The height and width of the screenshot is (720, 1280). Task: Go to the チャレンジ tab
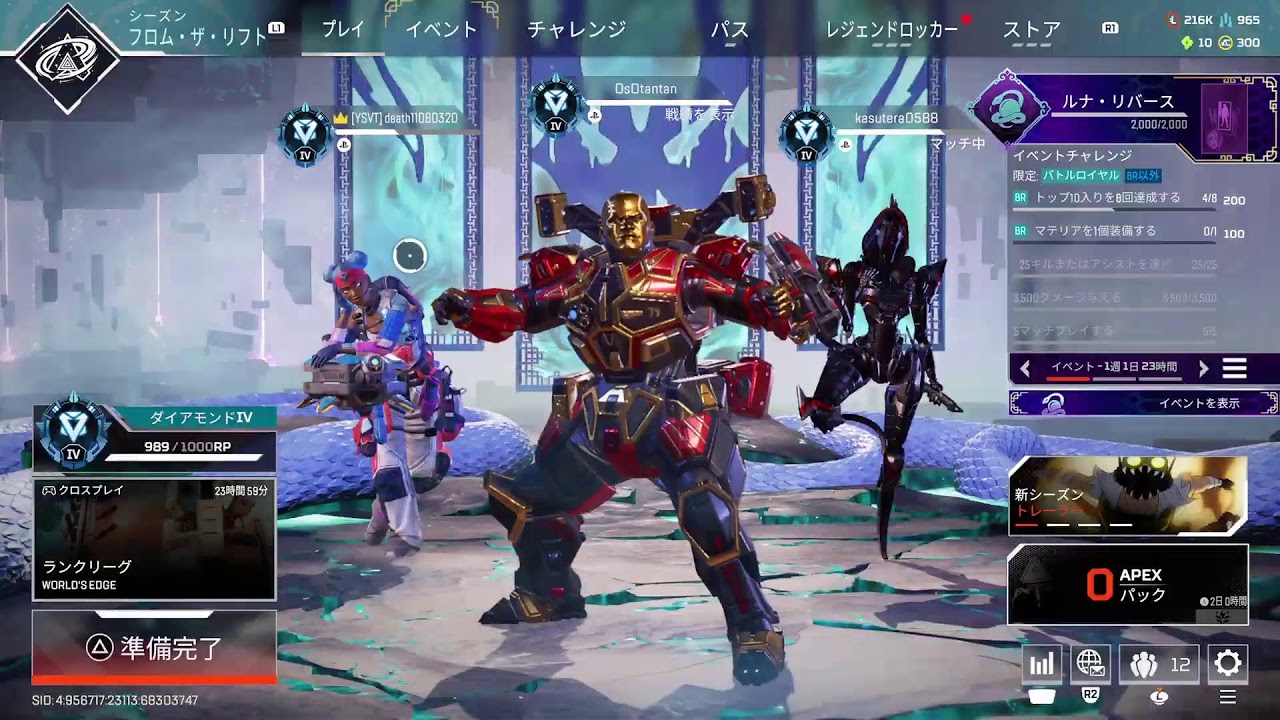click(576, 30)
